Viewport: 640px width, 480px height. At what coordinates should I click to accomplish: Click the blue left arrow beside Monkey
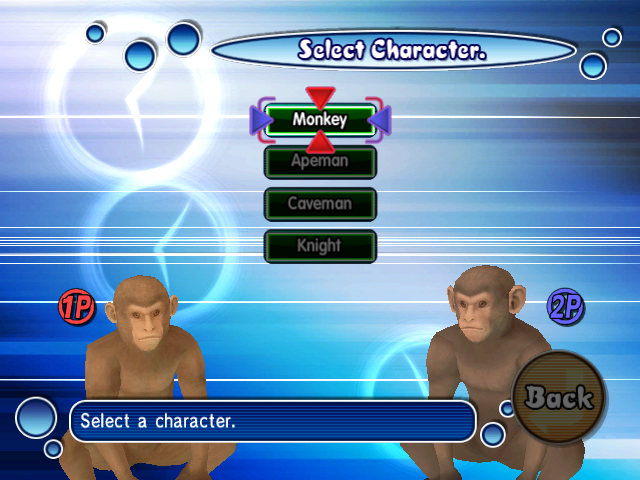(x=261, y=120)
